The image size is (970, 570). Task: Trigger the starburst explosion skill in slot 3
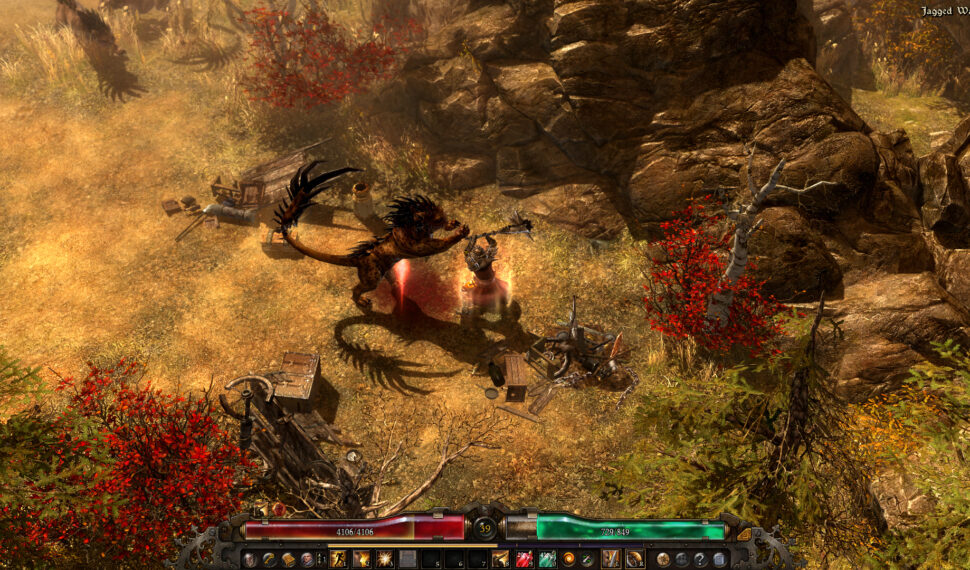[x=384, y=559]
